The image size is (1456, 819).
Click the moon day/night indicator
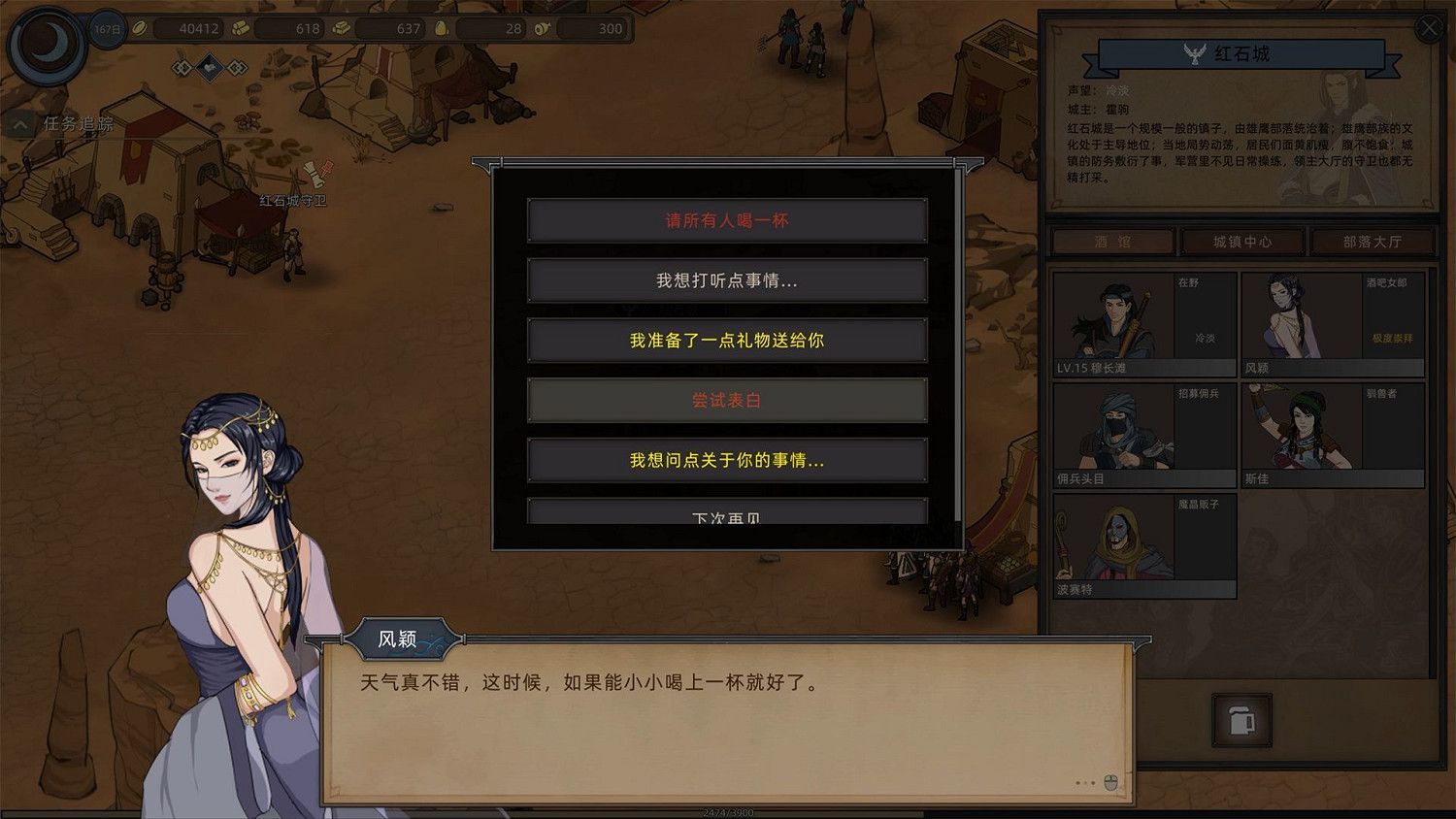pyautogui.click(x=46, y=44)
